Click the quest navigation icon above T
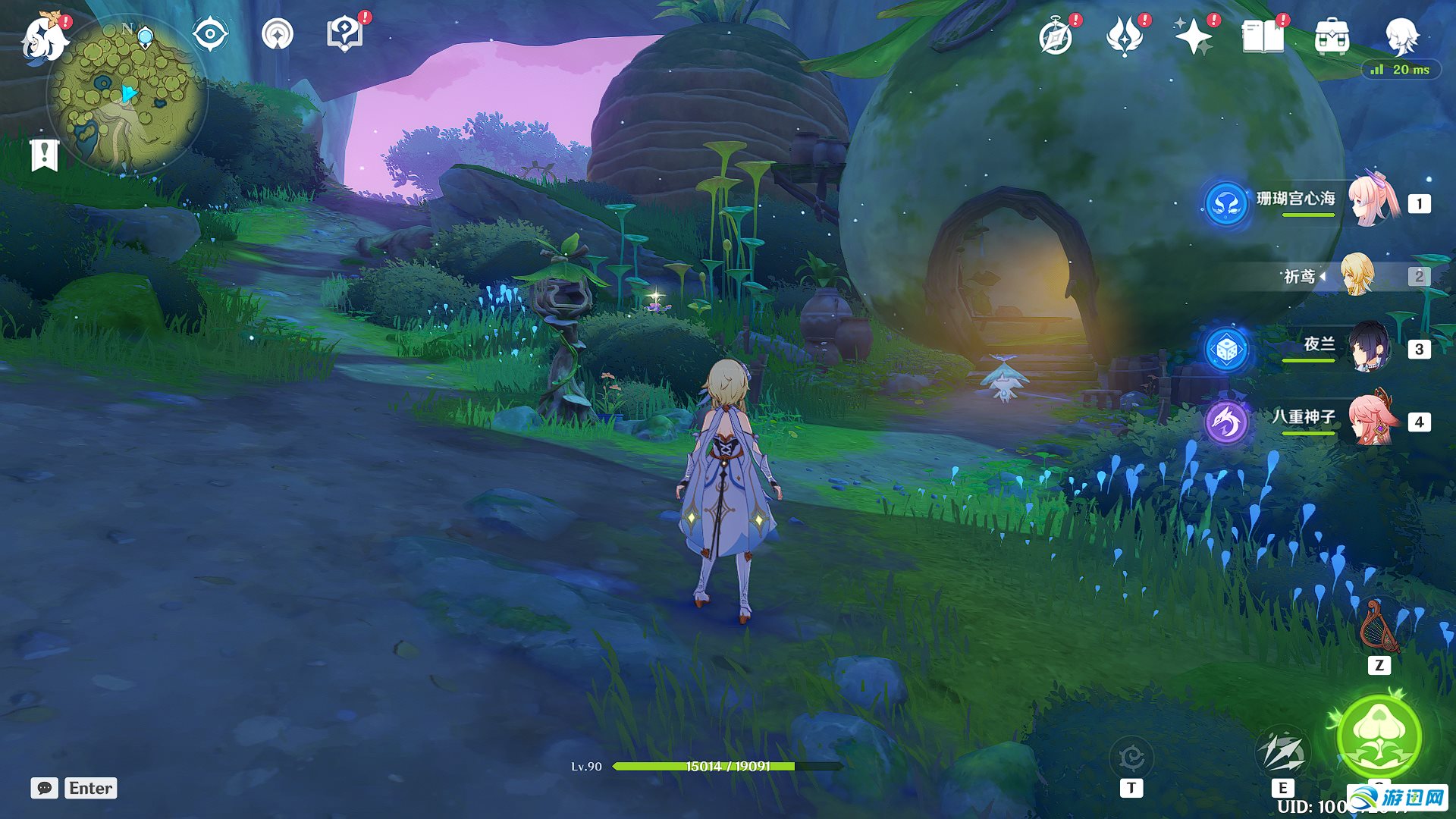This screenshot has height=819, width=1456. click(1131, 757)
